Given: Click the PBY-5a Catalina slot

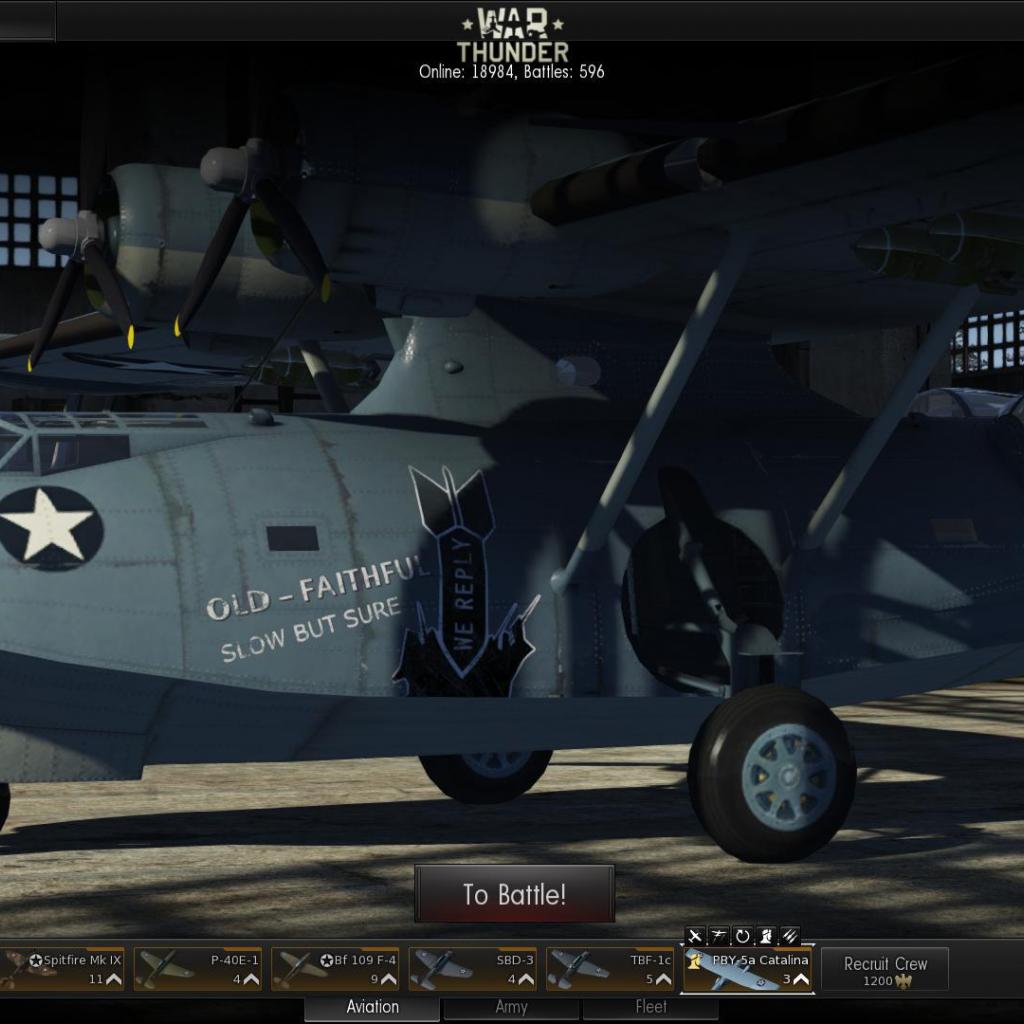Looking at the screenshot, I should pyautogui.click(x=748, y=970).
